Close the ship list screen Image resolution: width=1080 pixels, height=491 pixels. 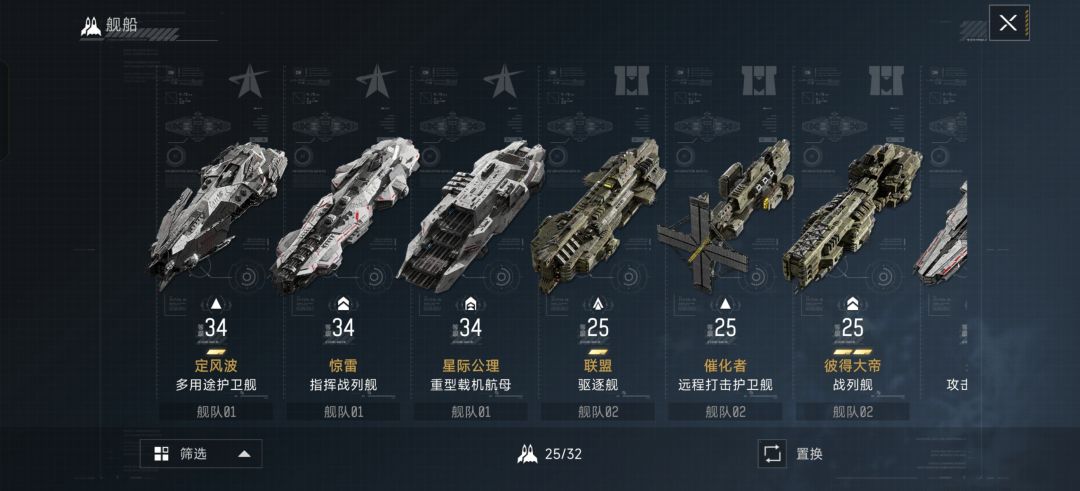(1008, 23)
